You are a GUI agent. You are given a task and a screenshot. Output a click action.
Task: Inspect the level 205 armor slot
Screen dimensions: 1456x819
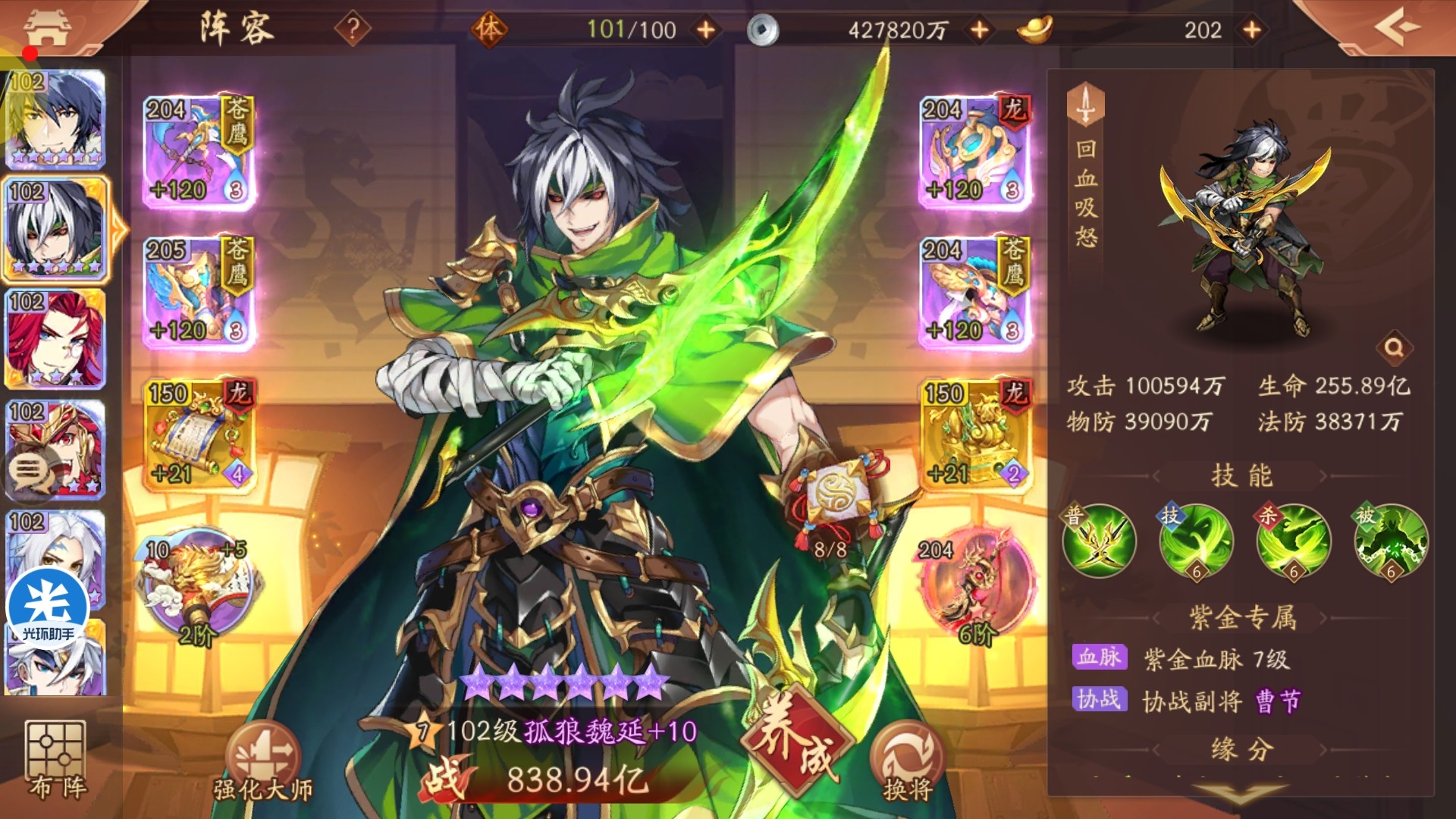tap(199, 292)
